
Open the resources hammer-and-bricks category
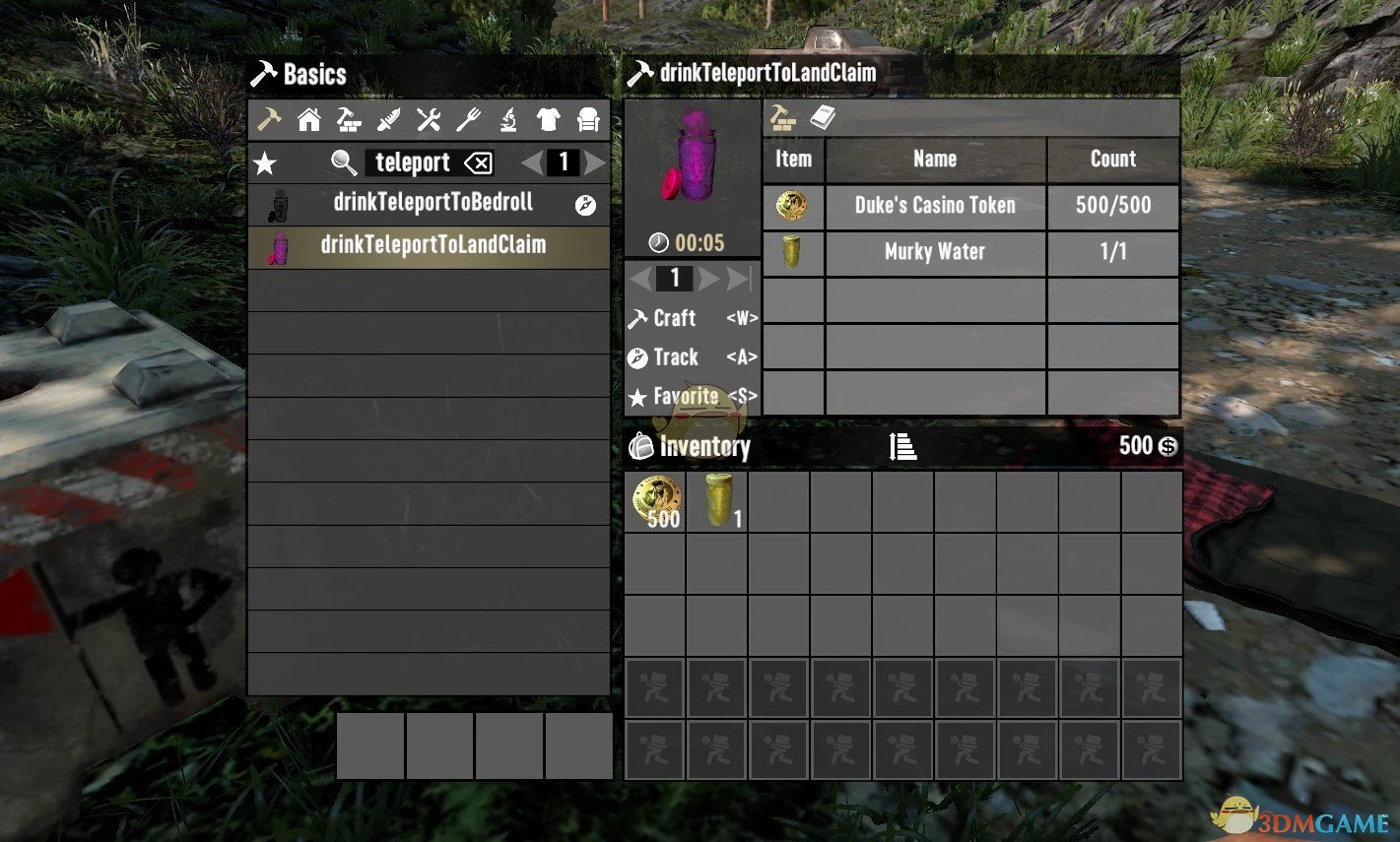click(348, 118)
